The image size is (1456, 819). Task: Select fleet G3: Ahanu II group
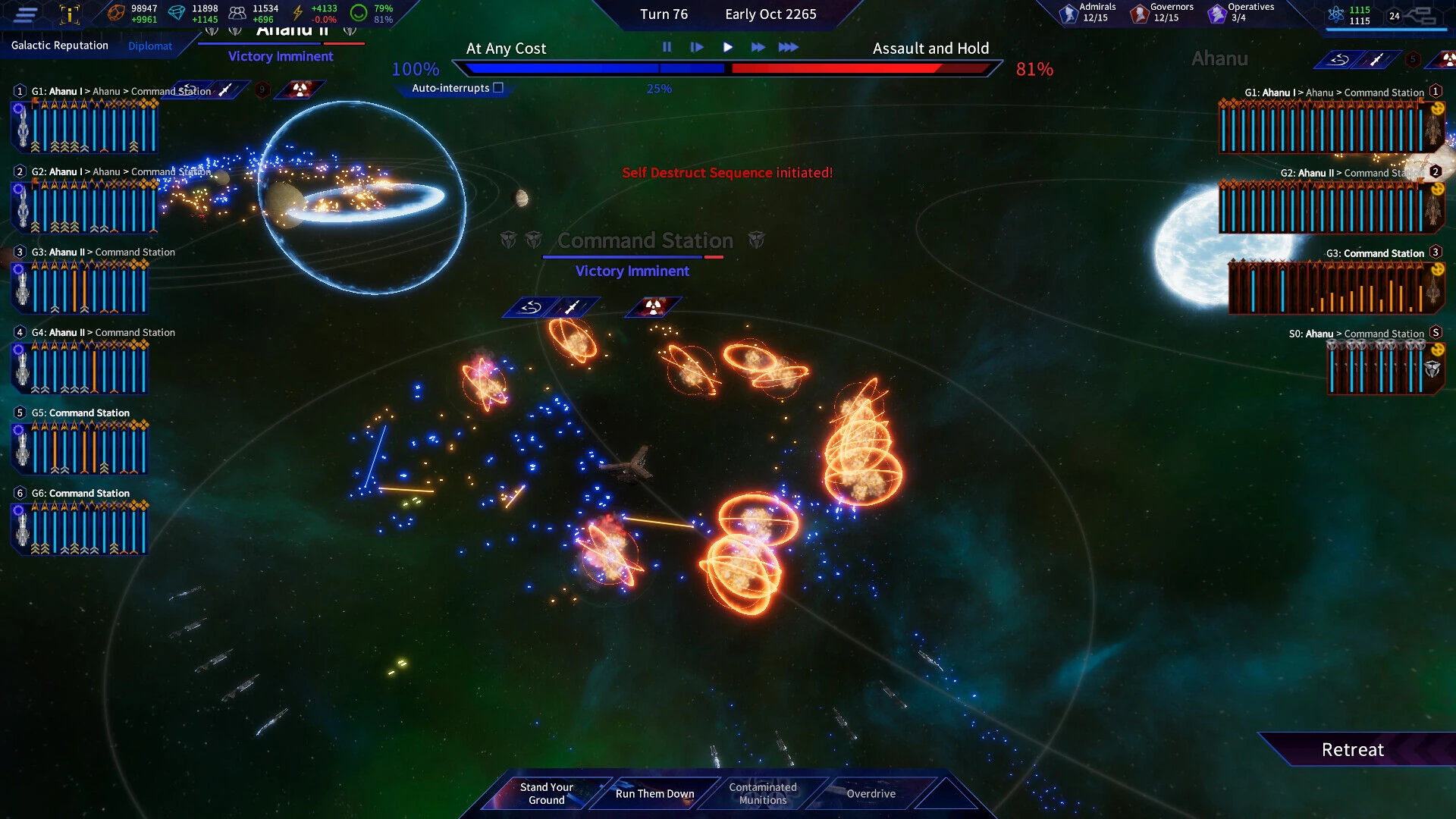(x=102, y=253)
